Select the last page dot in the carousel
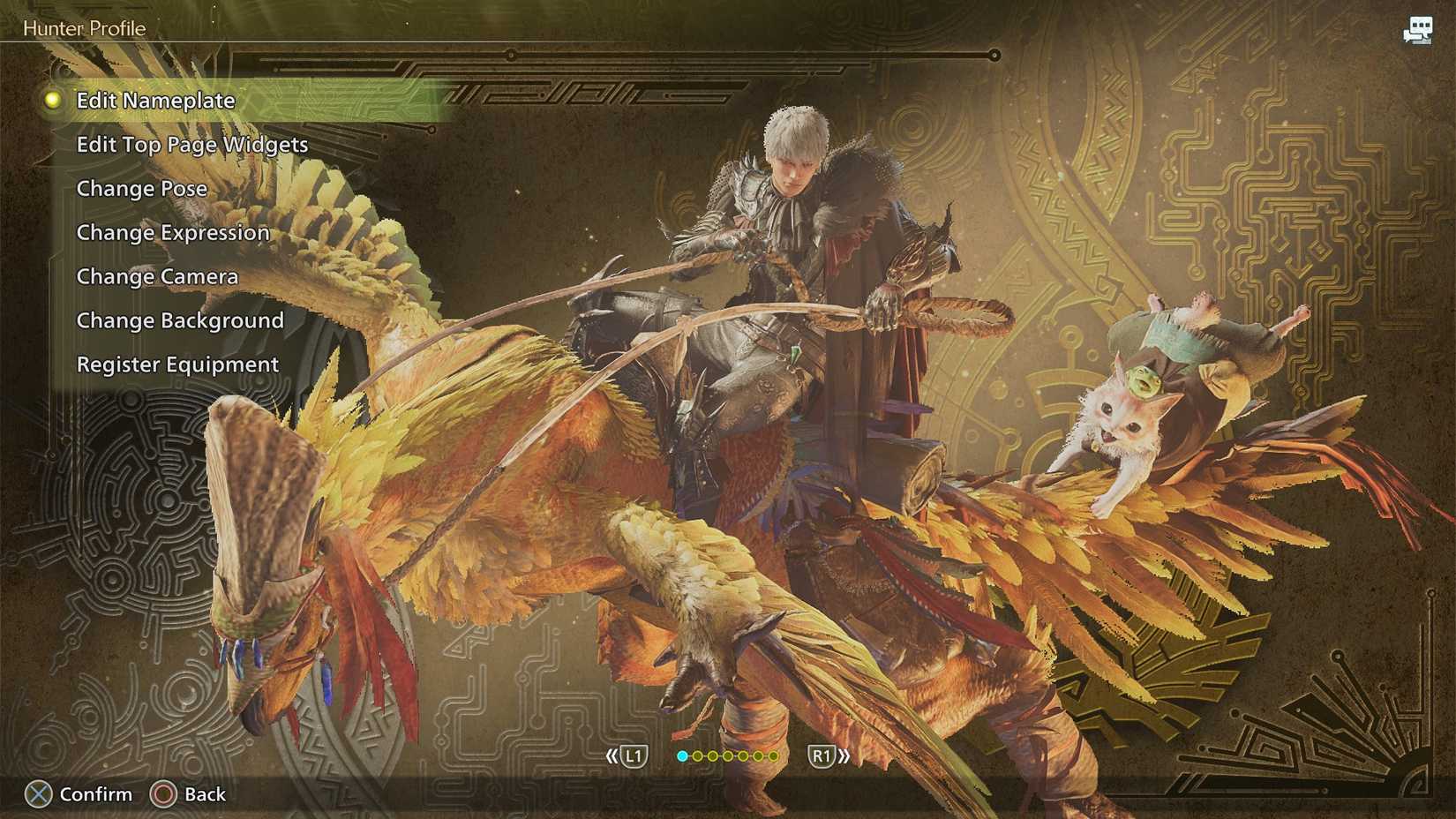 773,756
